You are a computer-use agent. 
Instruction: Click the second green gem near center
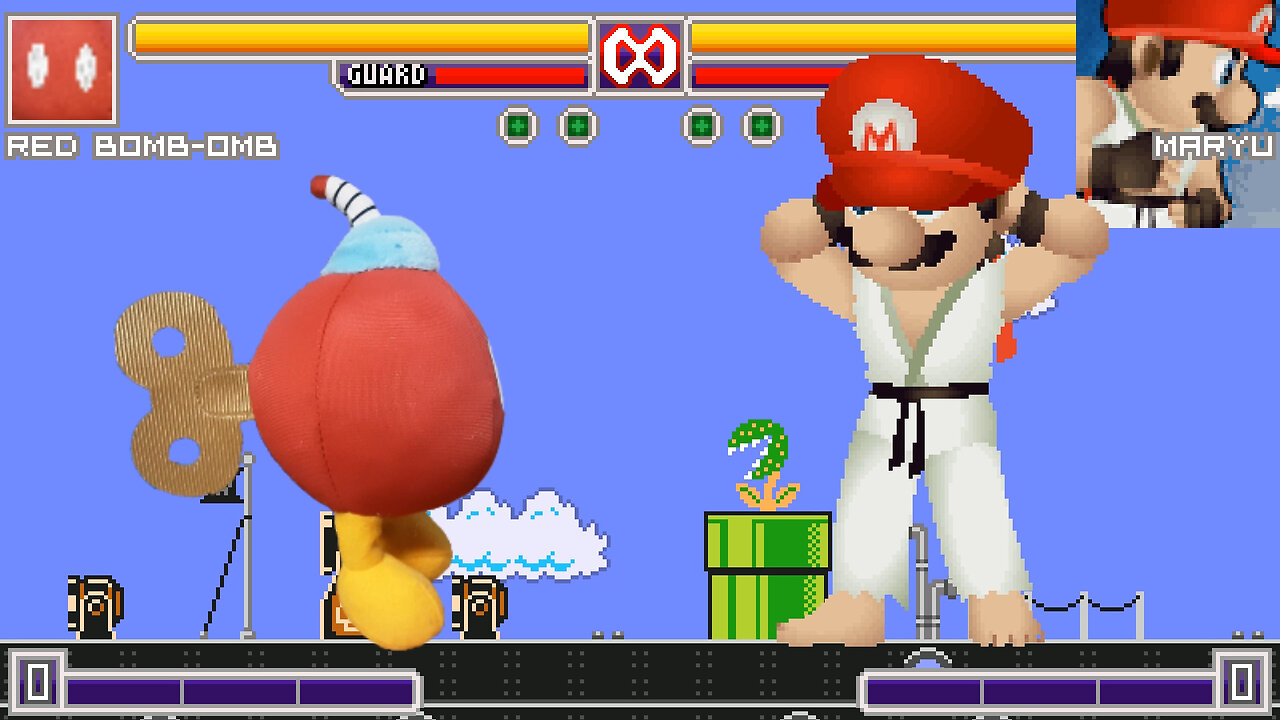576,125
